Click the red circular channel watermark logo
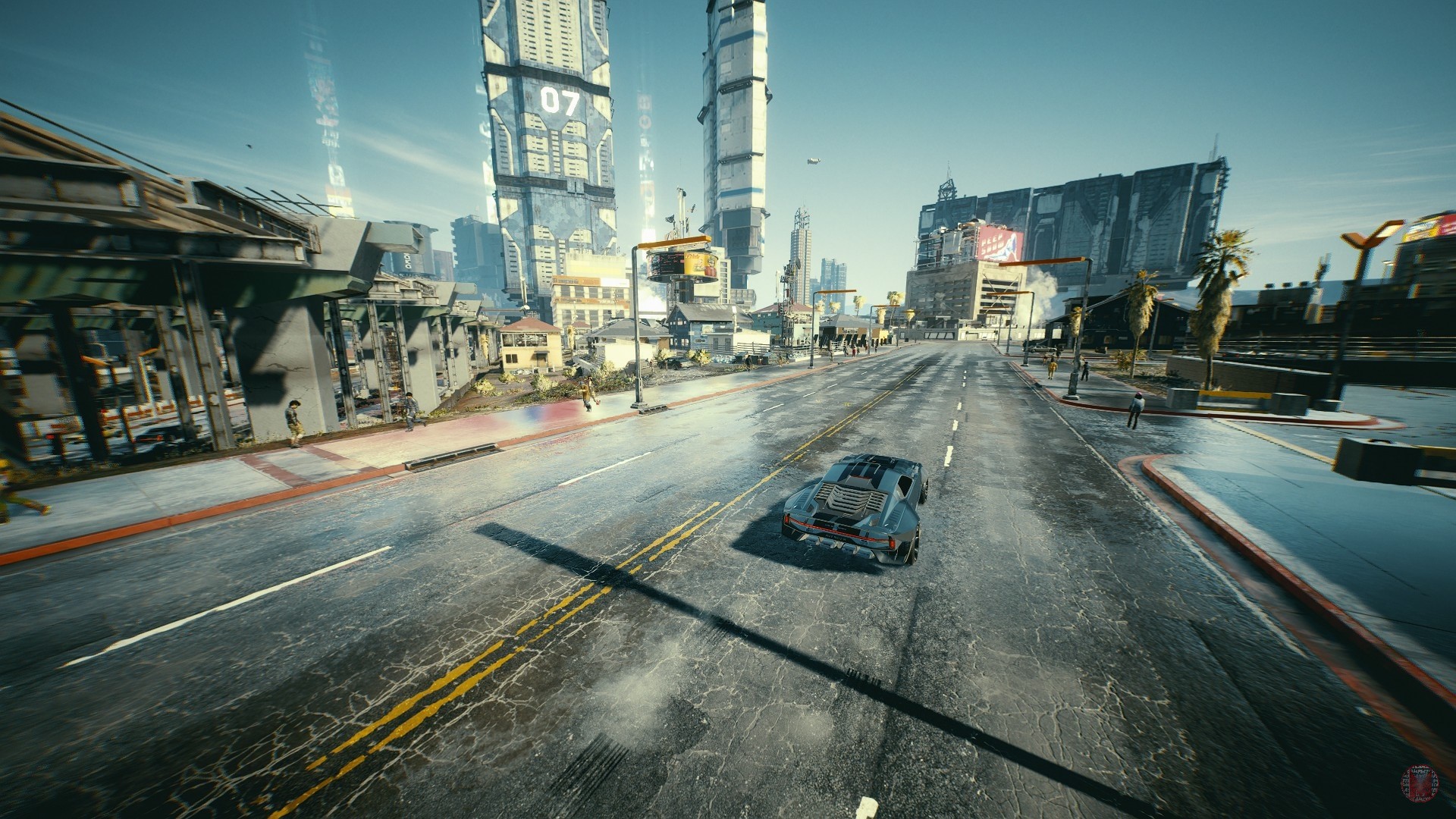Image resolution: width=1456 pixels, height=819 pixels. click(1423, 786)
